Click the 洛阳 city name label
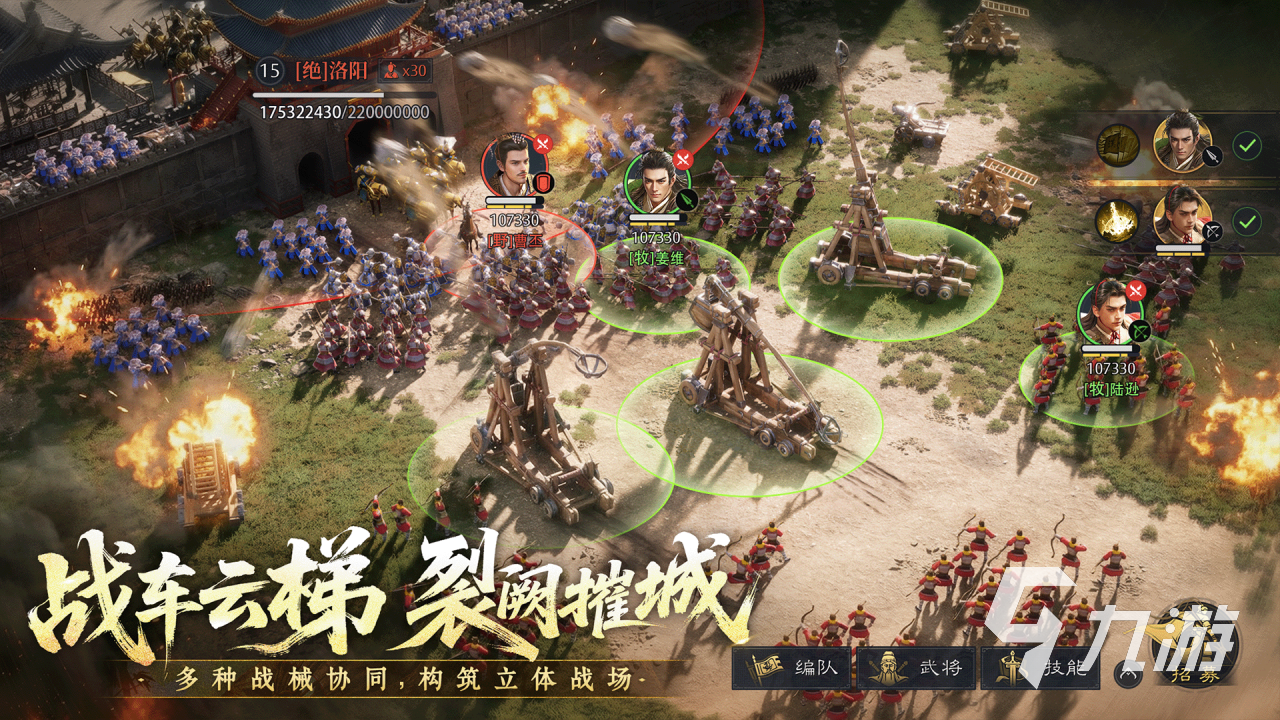1280x720 pixels. (332, 70)
